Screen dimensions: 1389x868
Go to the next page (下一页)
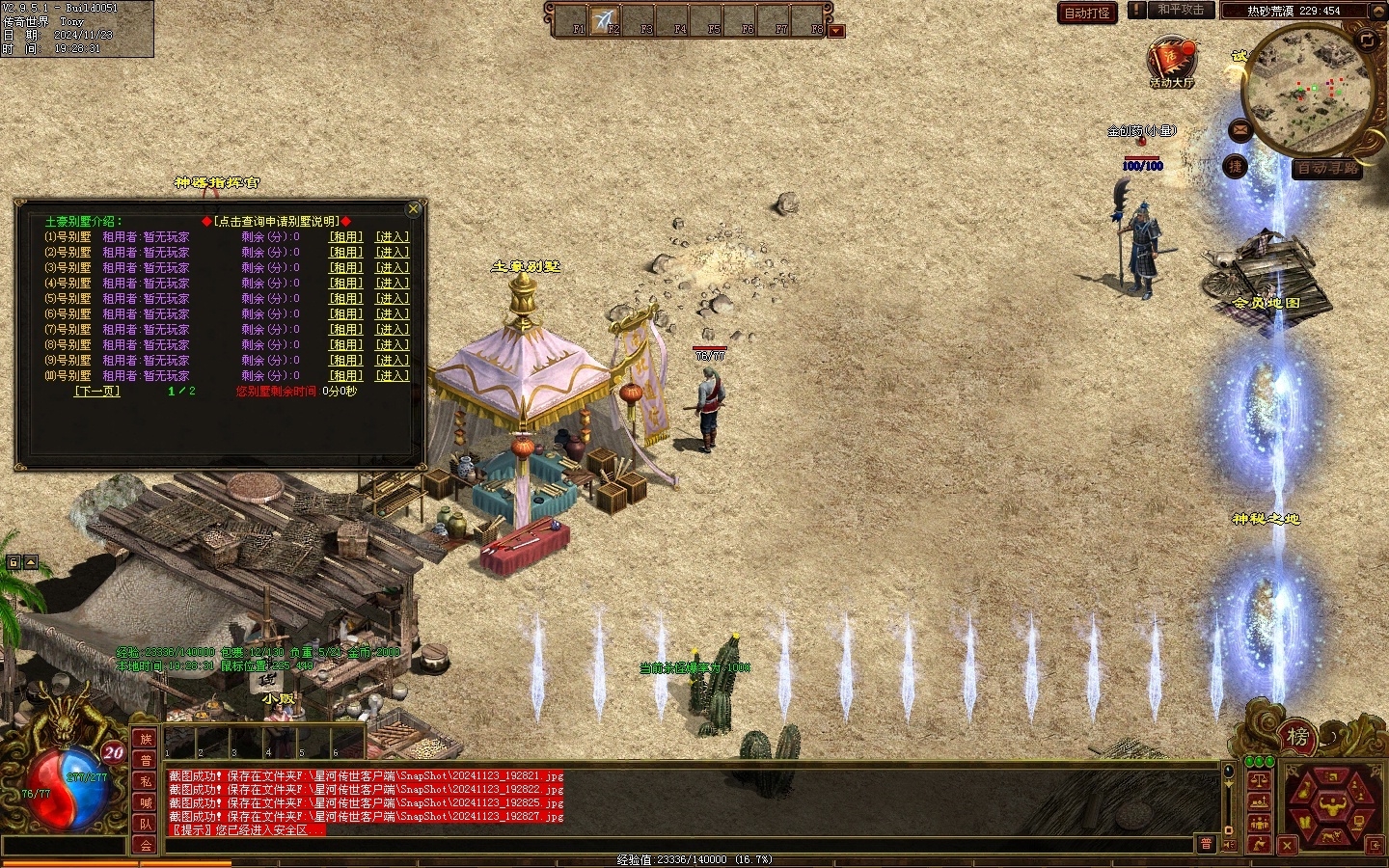point(96,391)
